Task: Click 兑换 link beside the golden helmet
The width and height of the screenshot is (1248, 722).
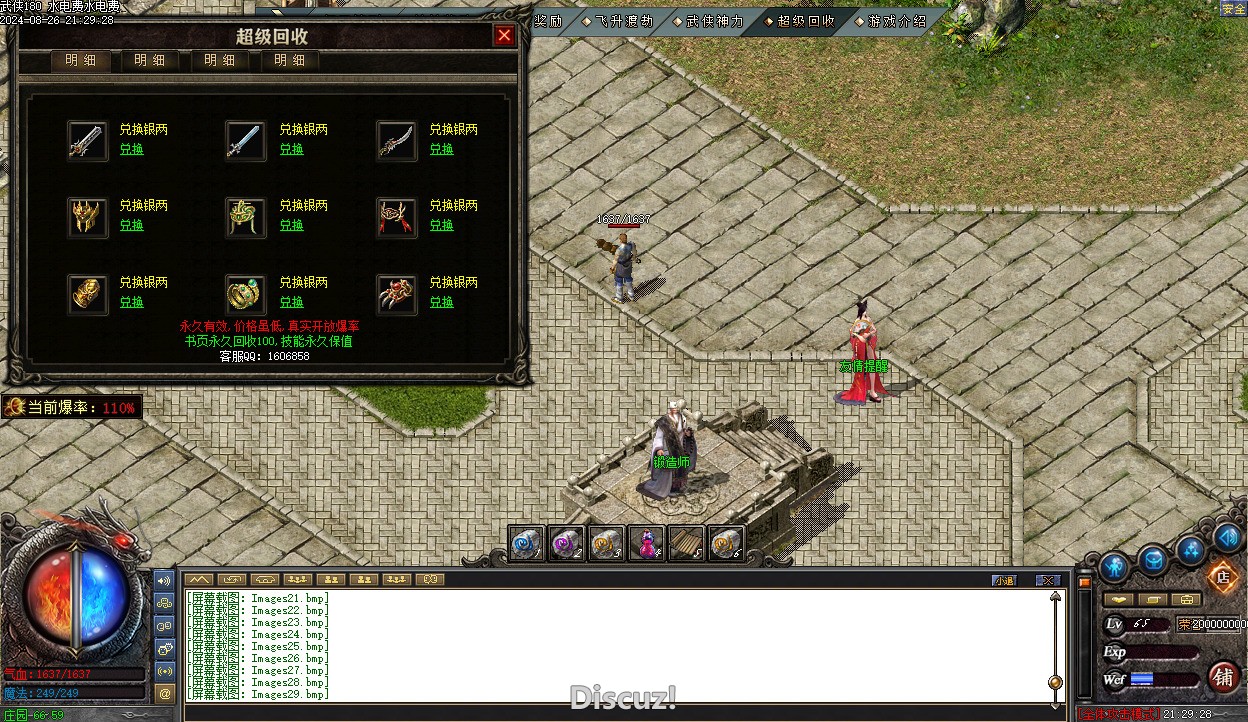Action: point(132,225)
